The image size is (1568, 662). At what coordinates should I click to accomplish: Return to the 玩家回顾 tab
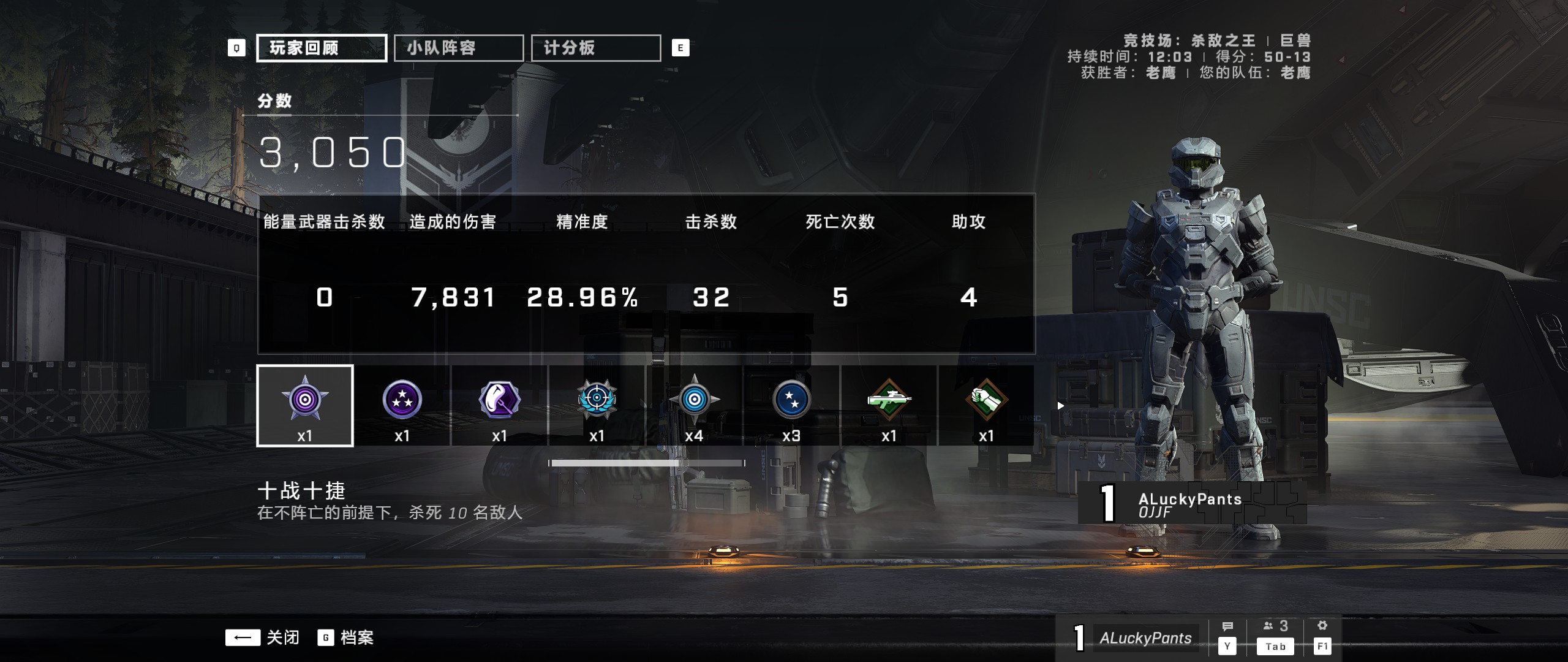[321, 47]
